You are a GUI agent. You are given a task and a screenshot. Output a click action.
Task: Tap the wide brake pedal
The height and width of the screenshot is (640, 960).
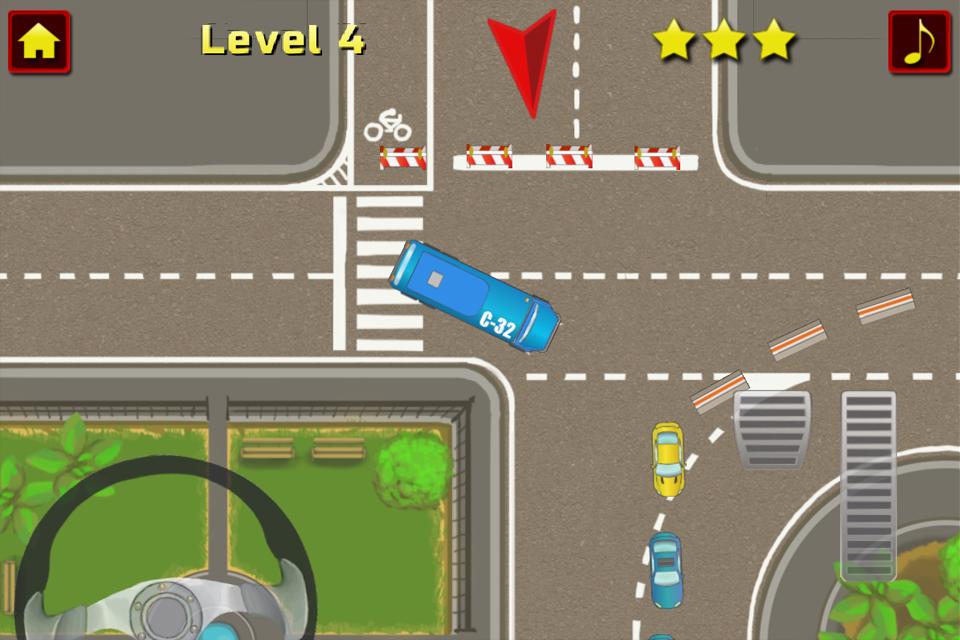(x=772, y=428)
